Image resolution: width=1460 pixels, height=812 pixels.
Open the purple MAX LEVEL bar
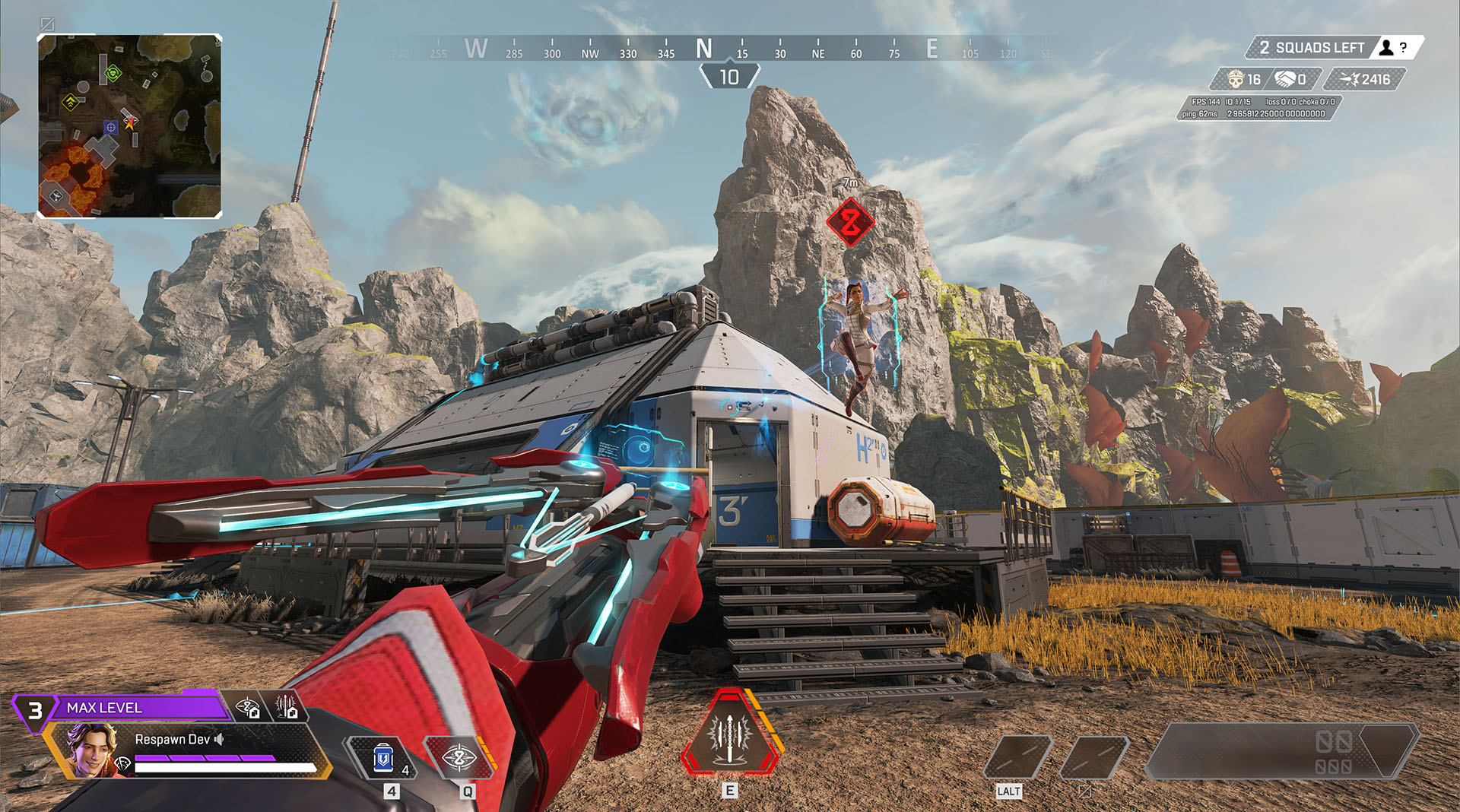click(137, 708)
